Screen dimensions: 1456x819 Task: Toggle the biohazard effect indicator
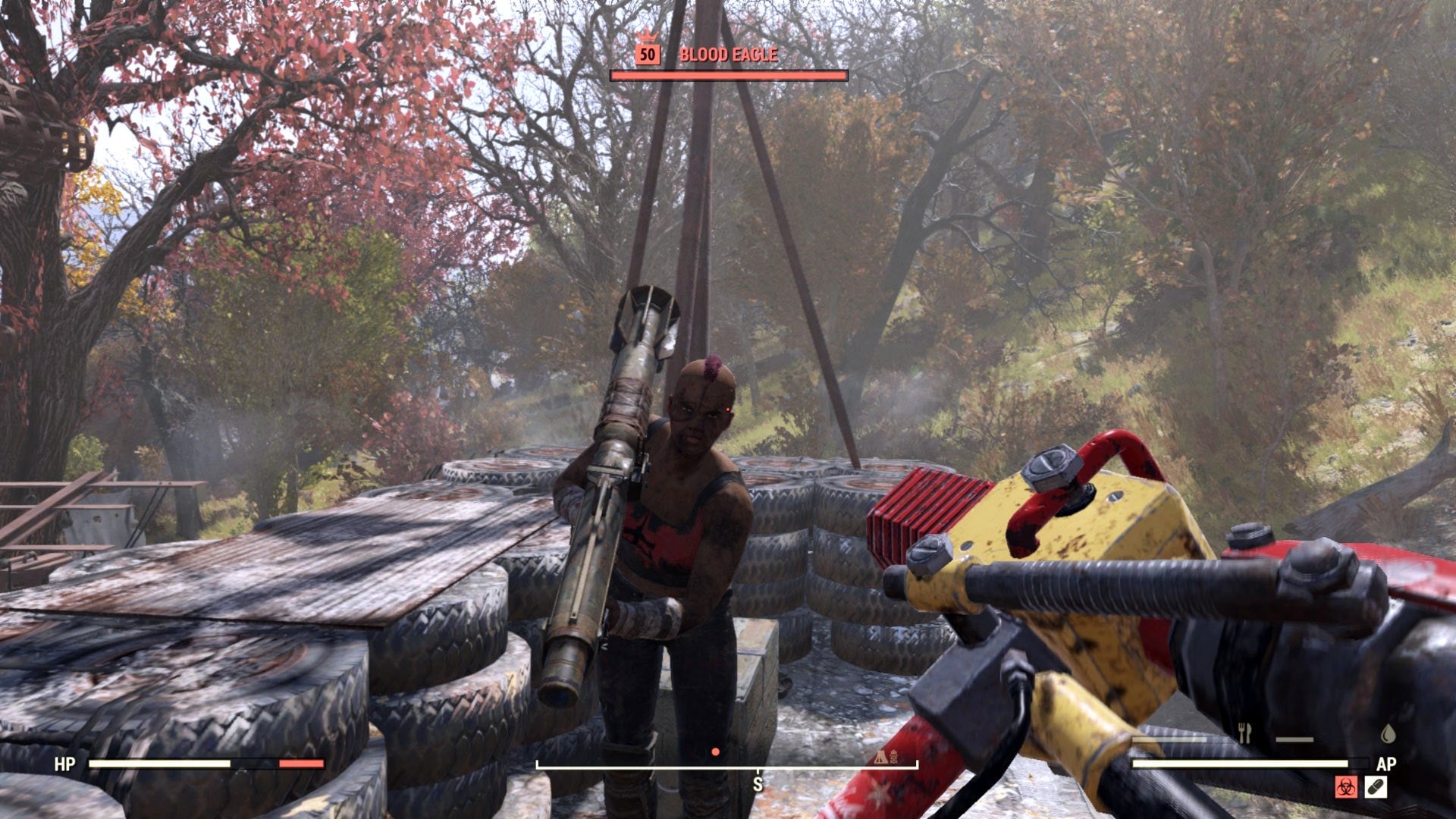click(1346, 787)
